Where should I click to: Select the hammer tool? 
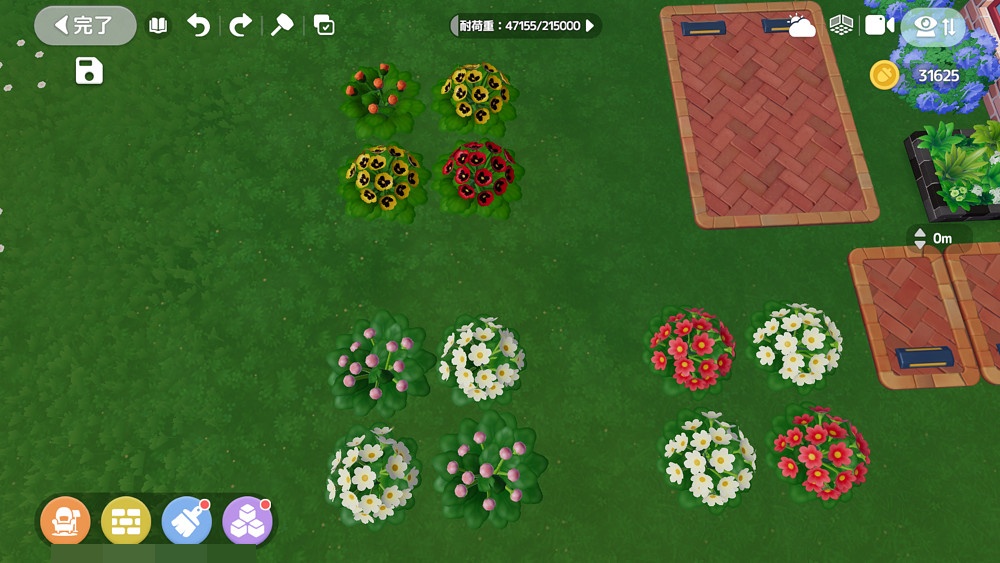(x=282, y=26)
